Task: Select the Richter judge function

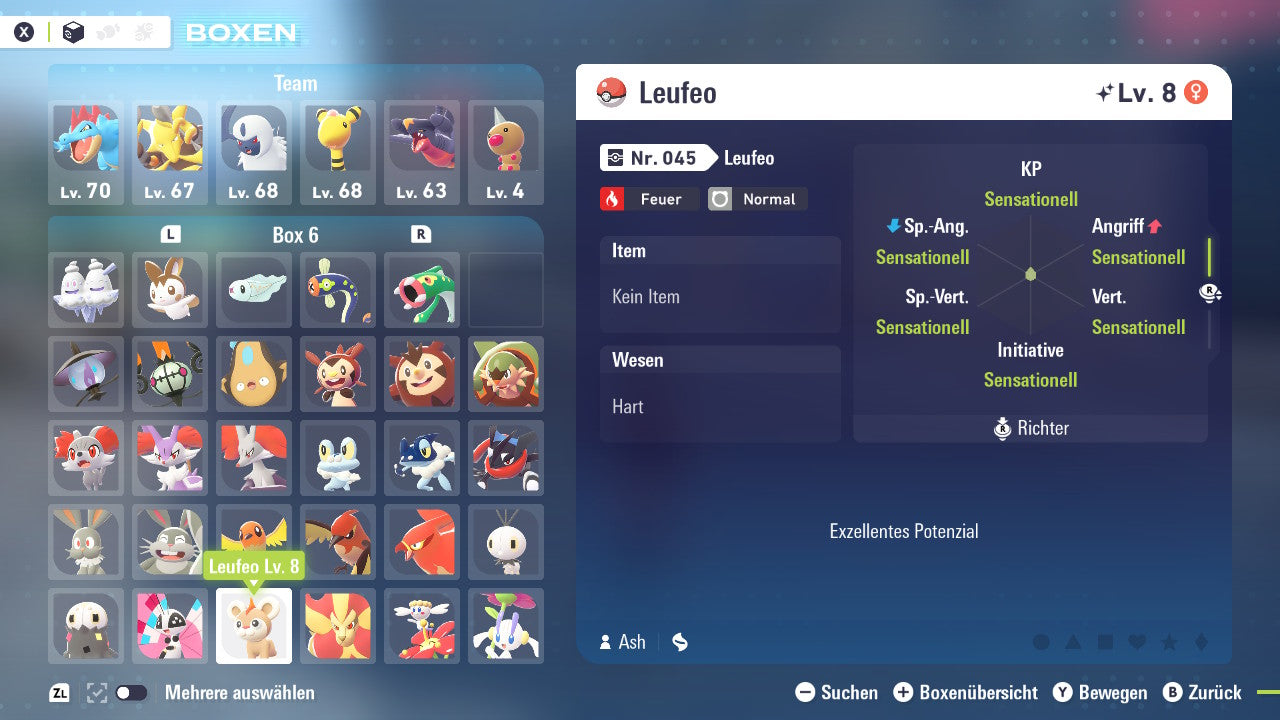Action: pyautogui.click(x=1030, y=428)
